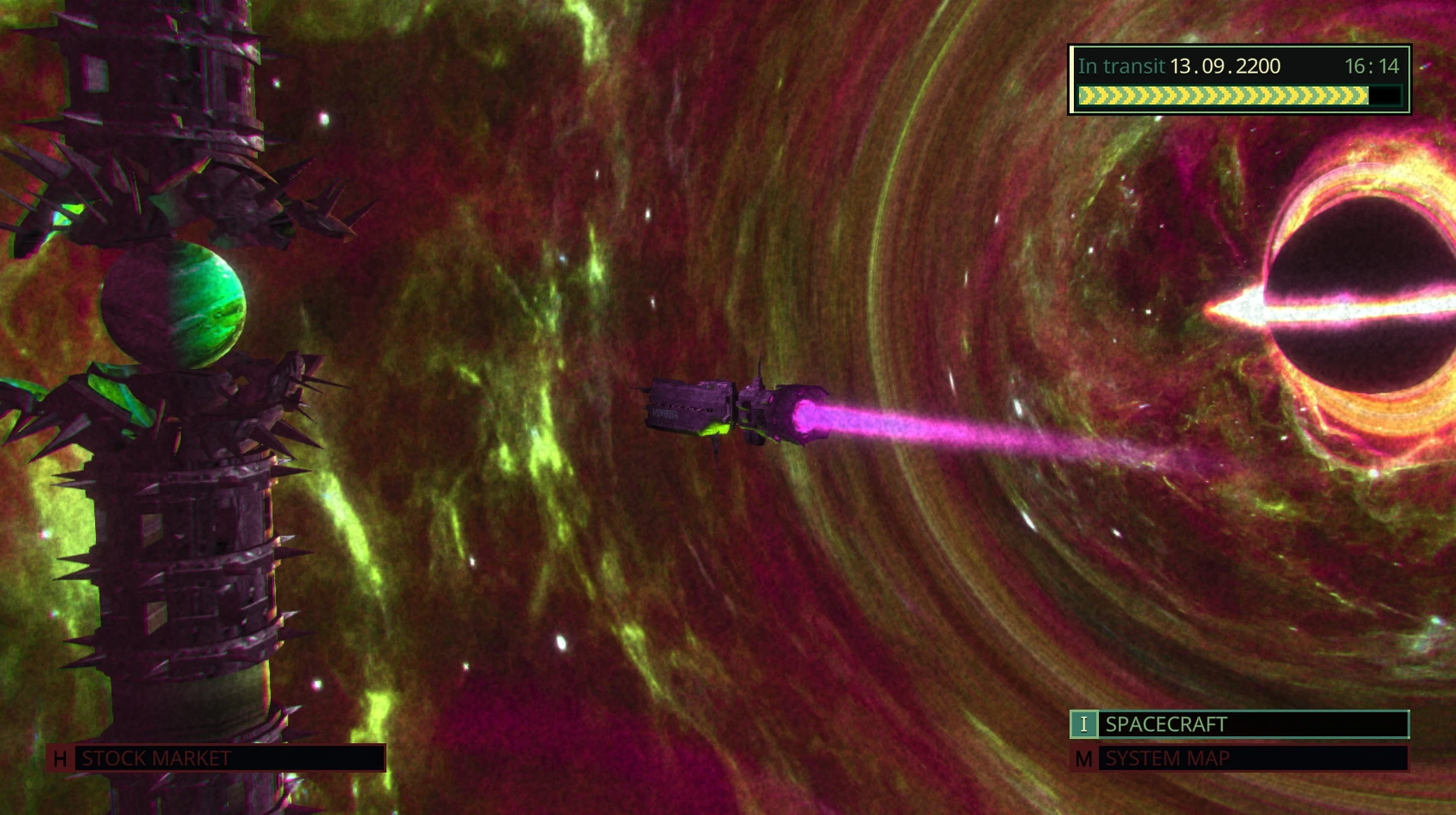Viewport: 1456px width, 815px height.
Task: Open the System Map
Action: [x=1238, y=758]
